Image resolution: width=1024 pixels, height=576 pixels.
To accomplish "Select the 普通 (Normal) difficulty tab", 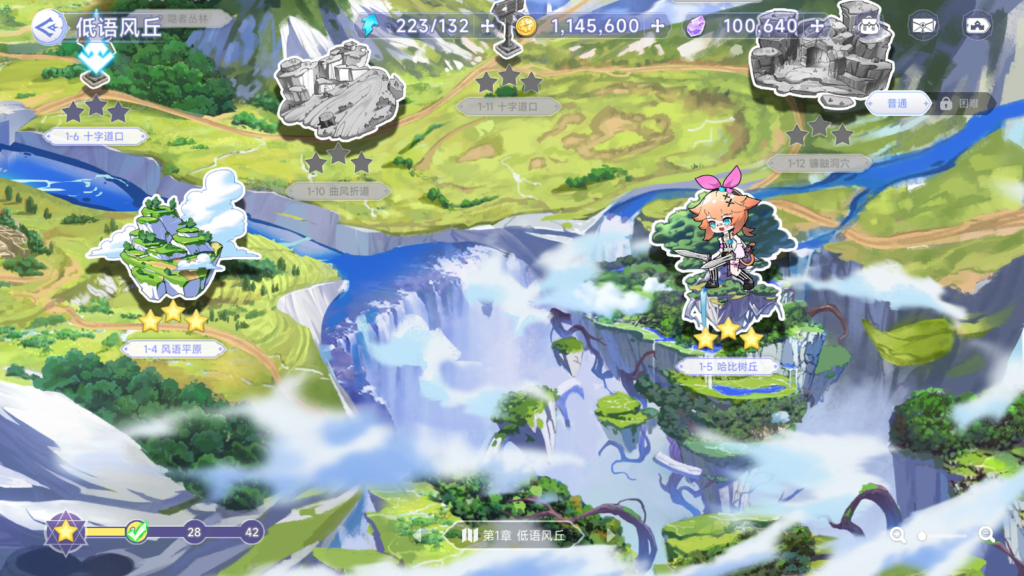I will [x=896, y=103].
